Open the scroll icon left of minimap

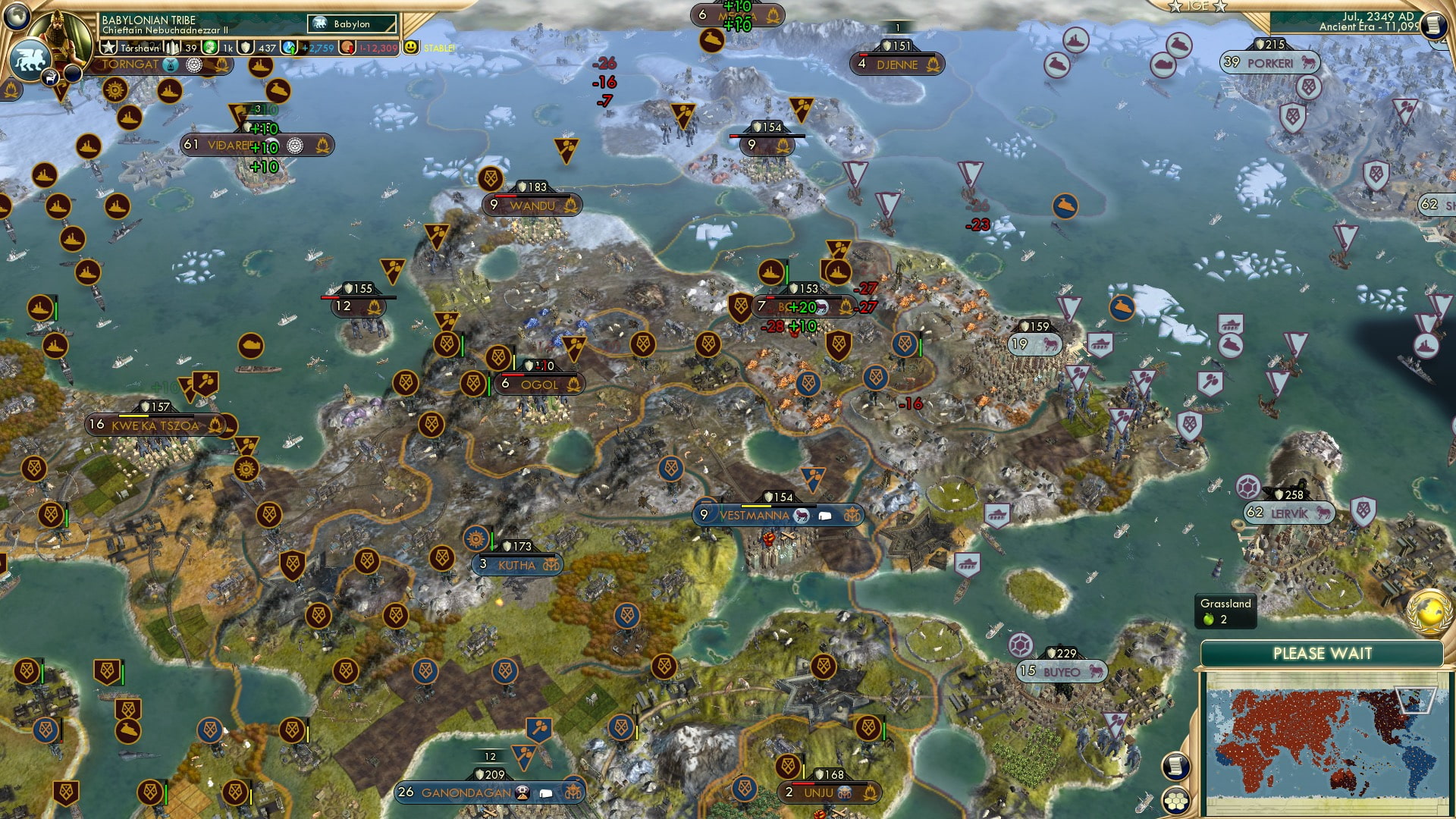coord(1175,766)
